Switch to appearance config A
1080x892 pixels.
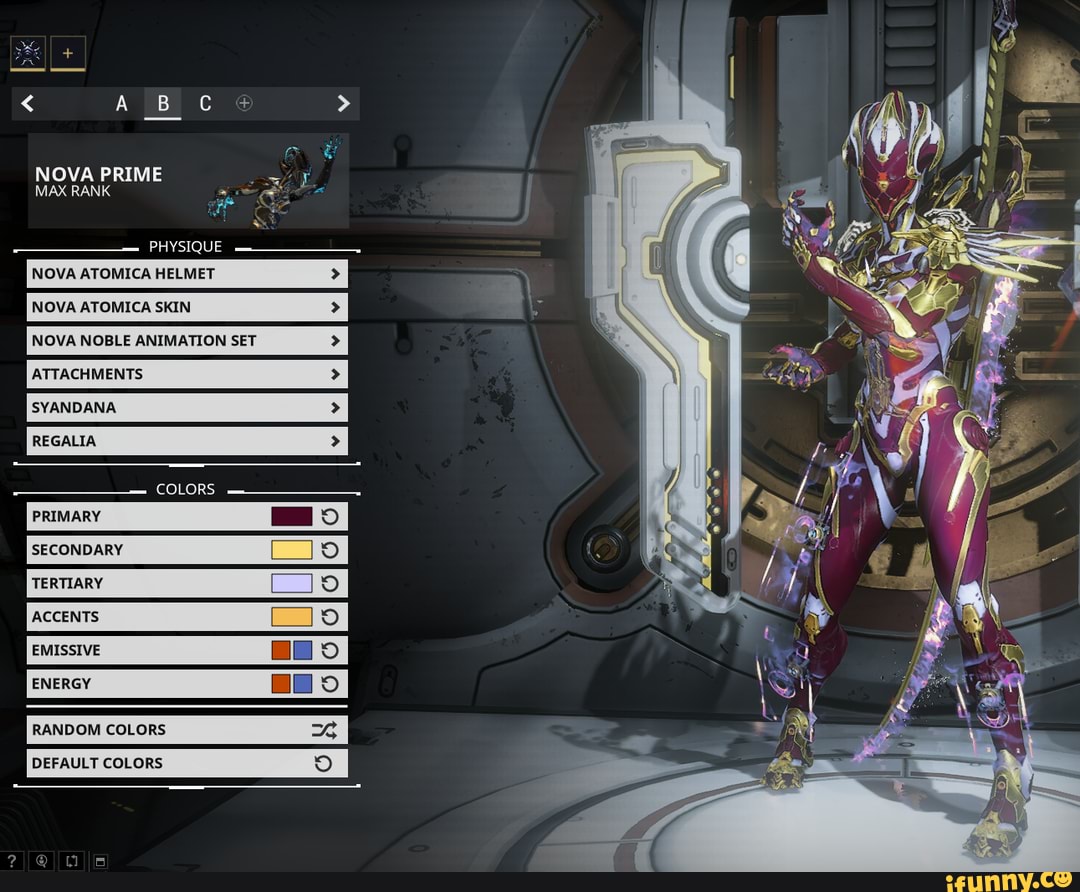click(122, 103)
